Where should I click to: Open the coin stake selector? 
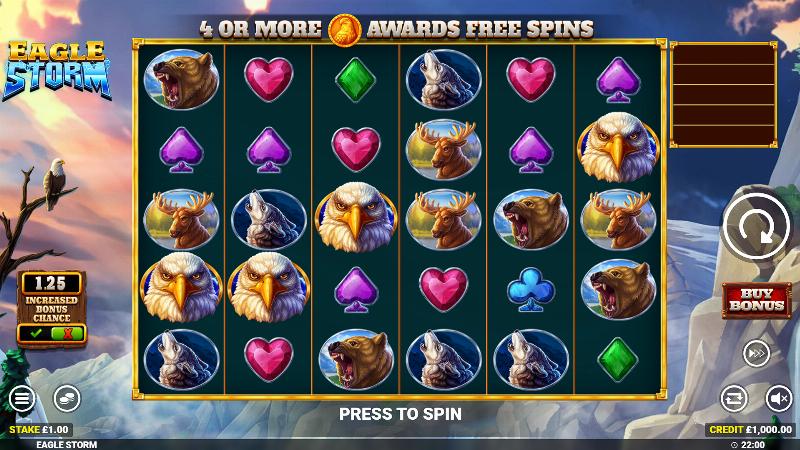tap(66, 399)
